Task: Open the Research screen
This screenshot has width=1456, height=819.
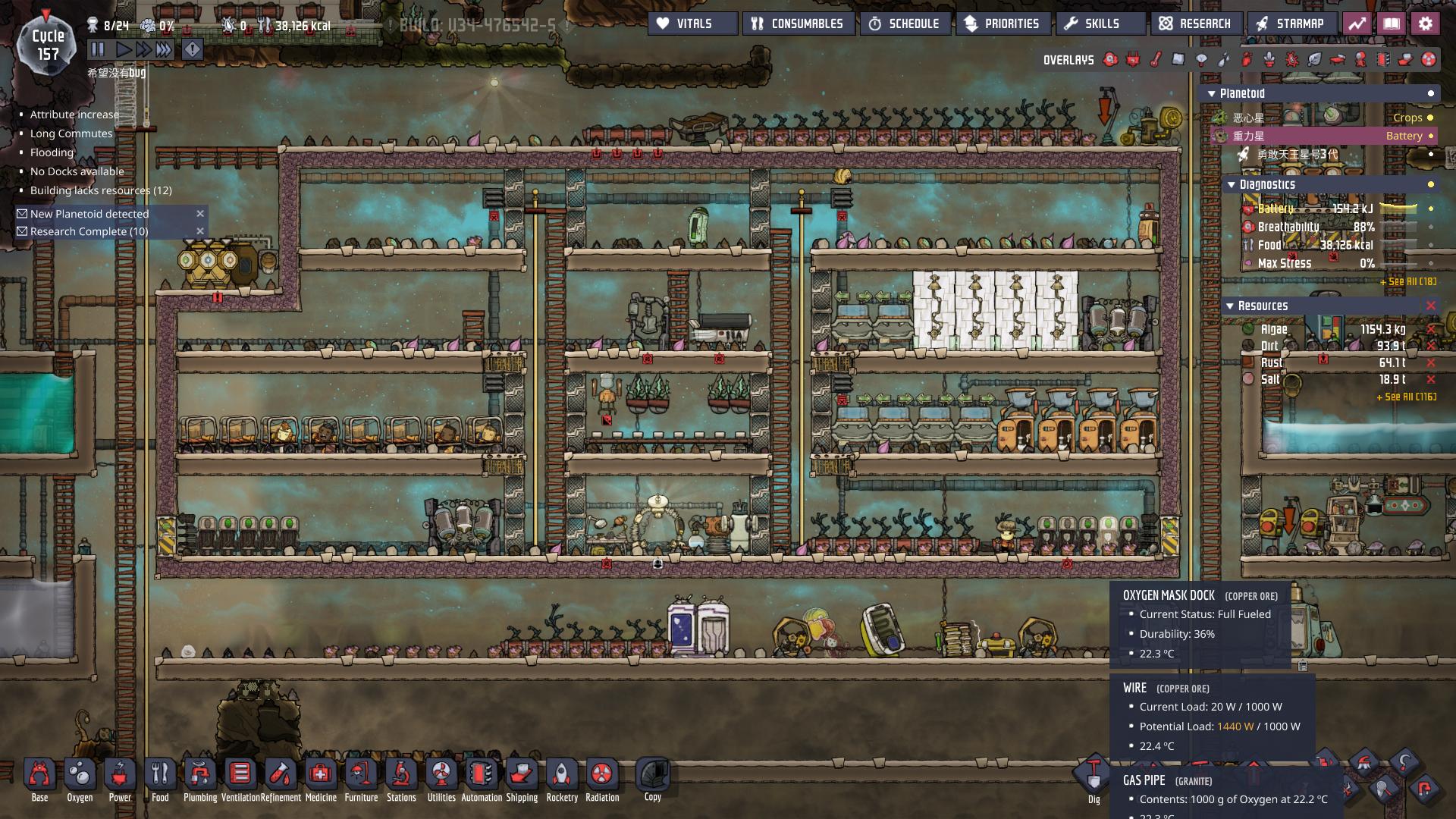Action: [1195, 24]
